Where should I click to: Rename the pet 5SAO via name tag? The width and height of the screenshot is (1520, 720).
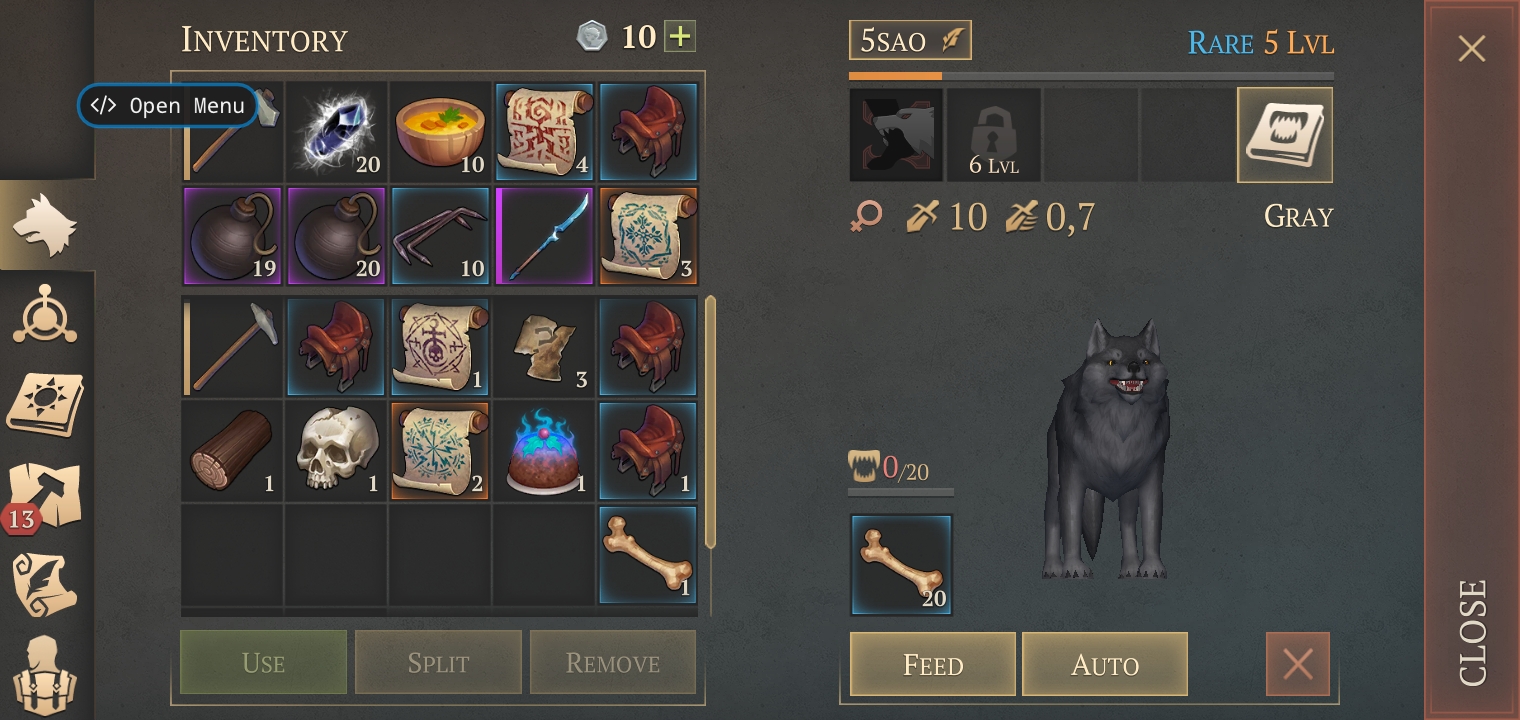coord(909,41)
